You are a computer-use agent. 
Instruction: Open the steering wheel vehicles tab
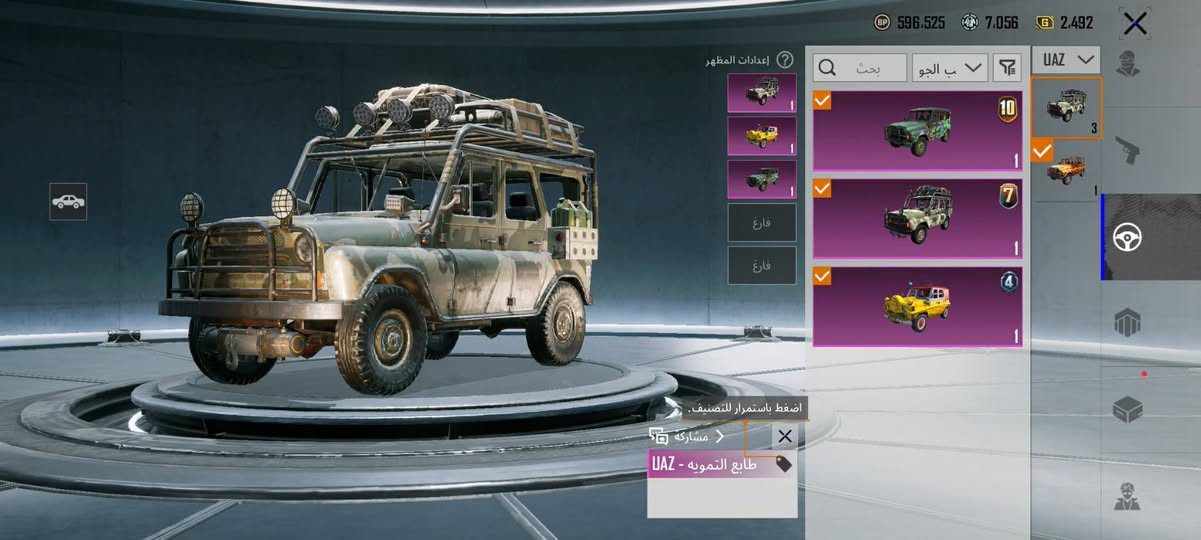[1129, 237]
